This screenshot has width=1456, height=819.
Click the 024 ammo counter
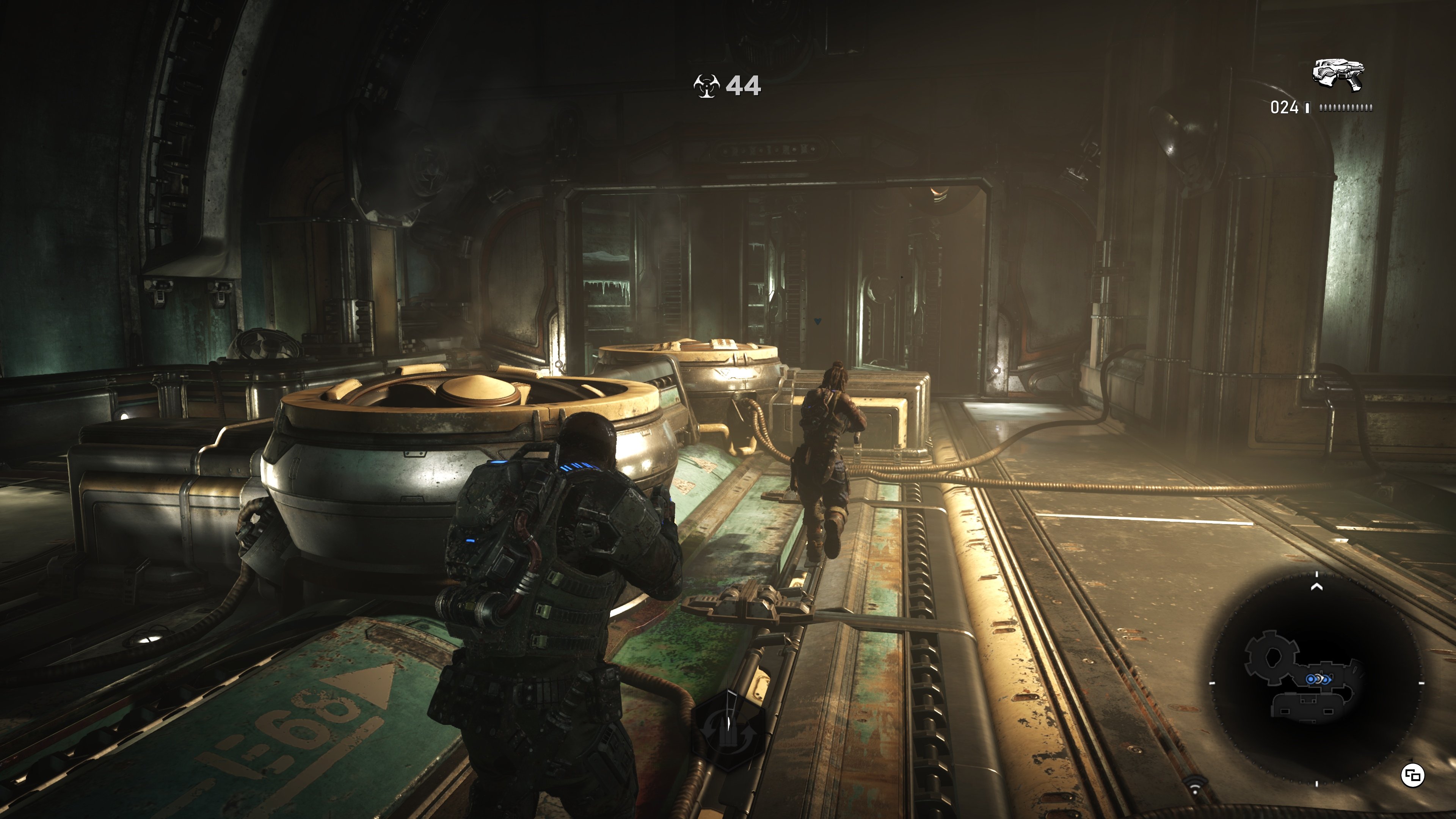click(x=1285, y=108)
